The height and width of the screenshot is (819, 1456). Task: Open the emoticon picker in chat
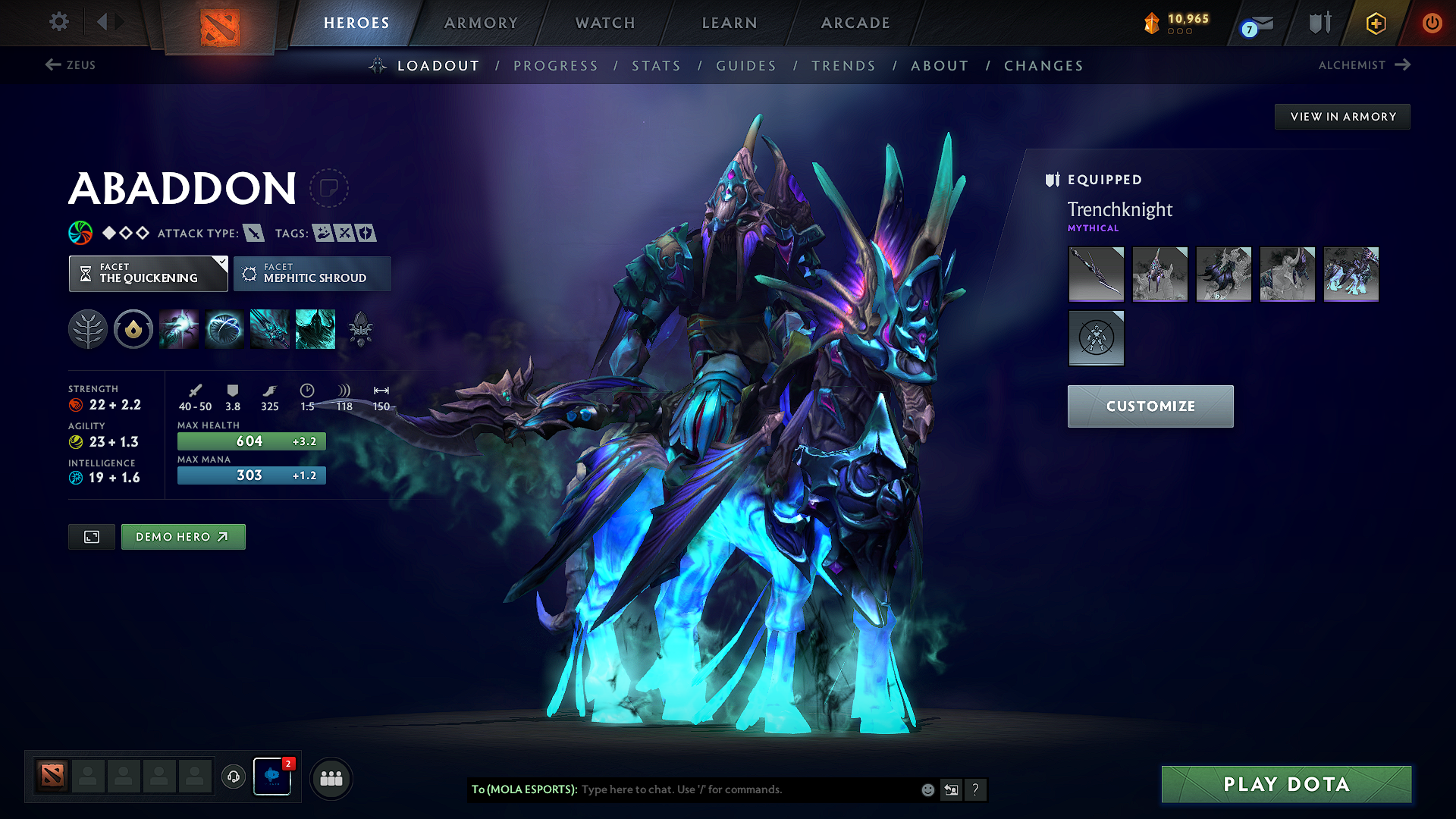pos(927,789)
